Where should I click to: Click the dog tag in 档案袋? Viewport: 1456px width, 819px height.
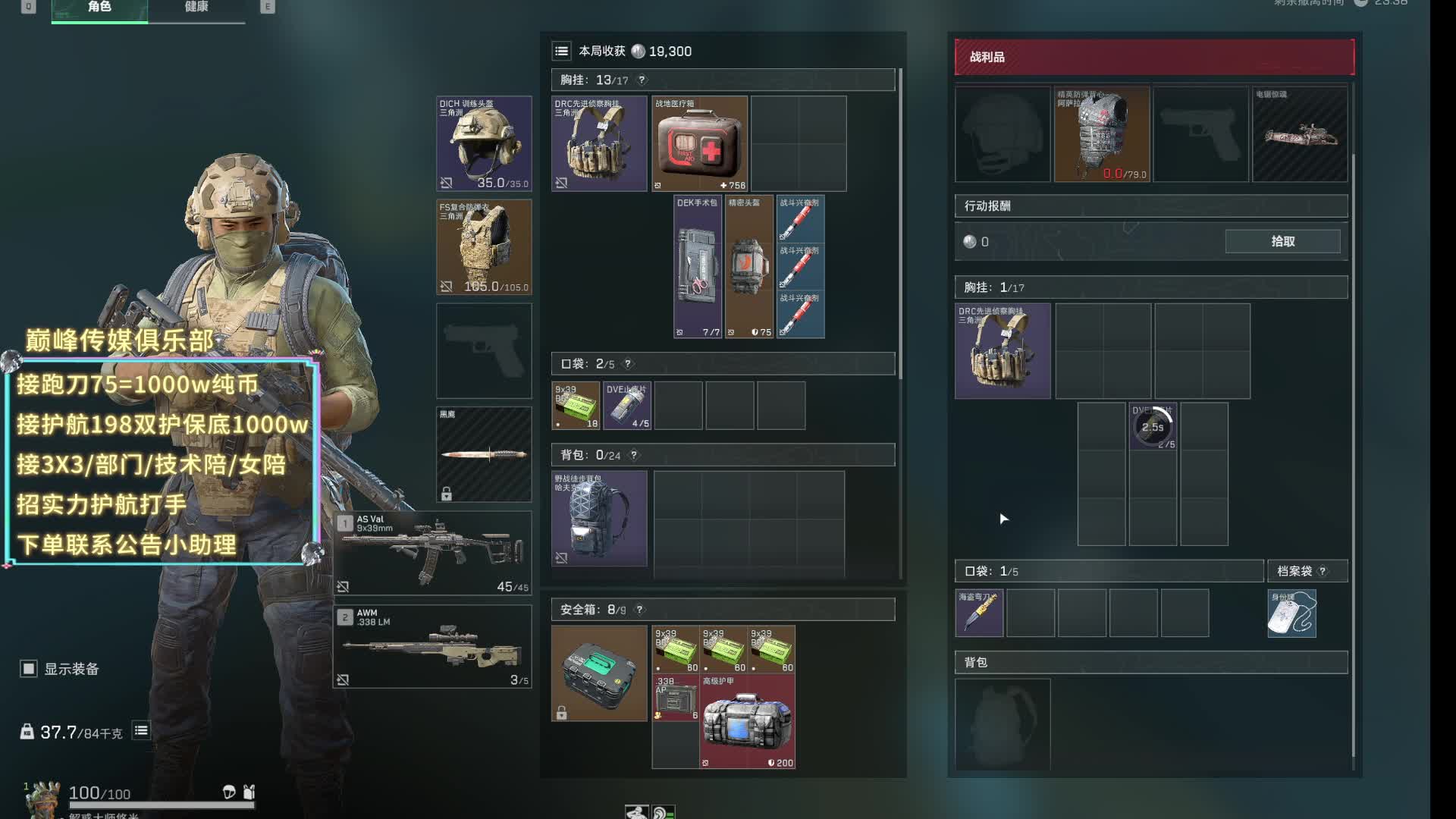pyautogui.click(x=1291, y=613)
